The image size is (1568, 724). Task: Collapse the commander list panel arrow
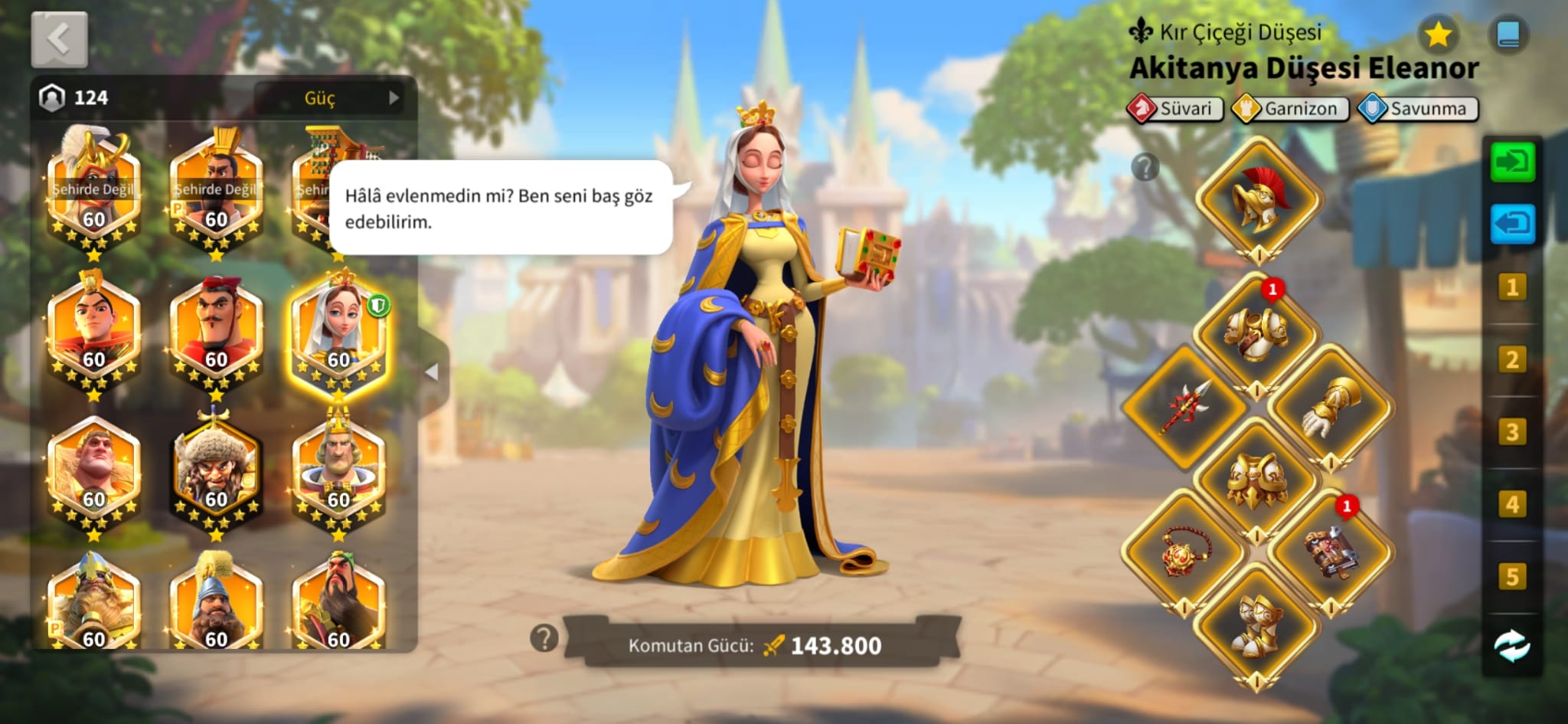point(432,372)
